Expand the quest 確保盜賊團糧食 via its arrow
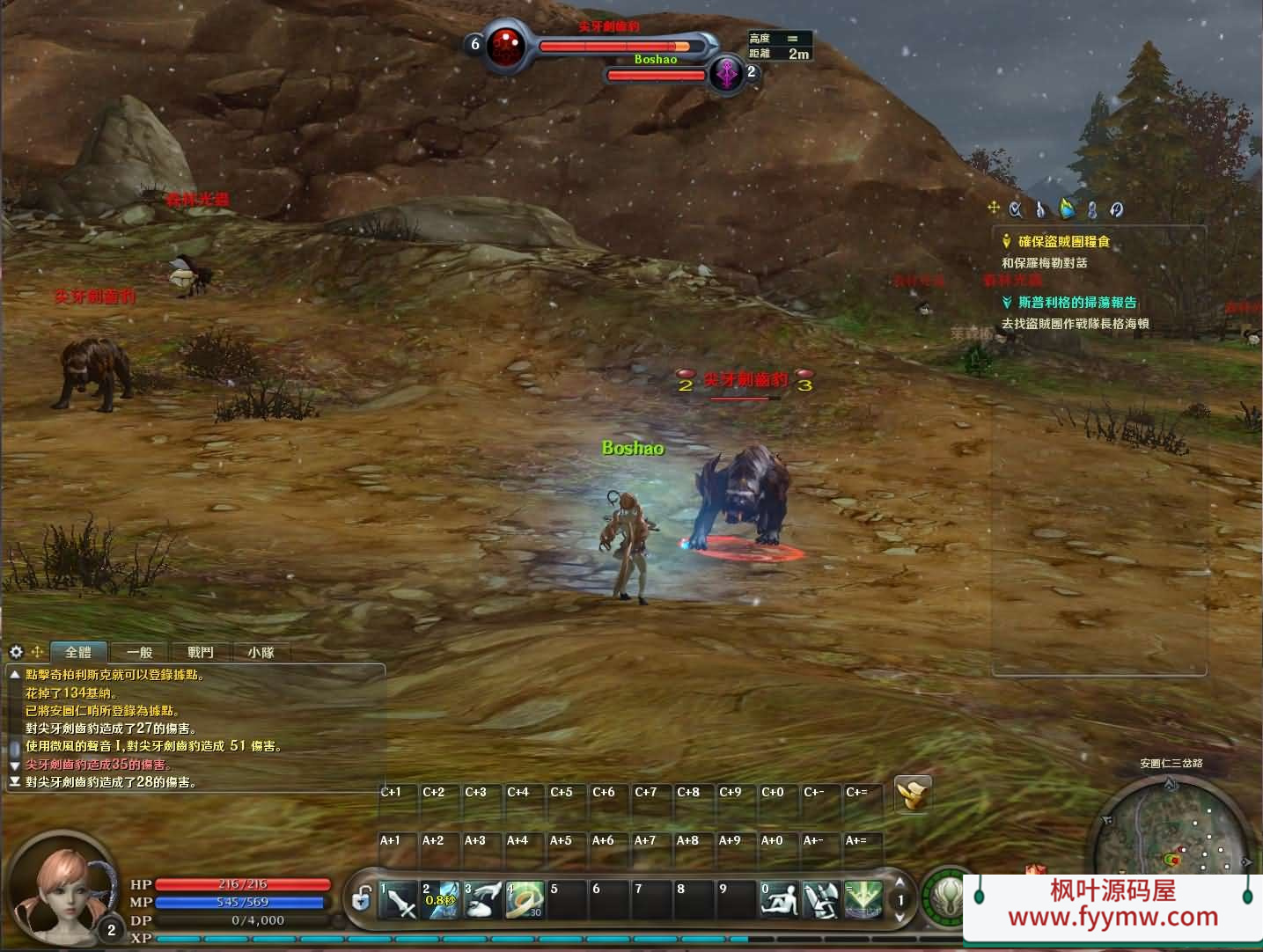 pyautogui.click(x=1004, y=239)
